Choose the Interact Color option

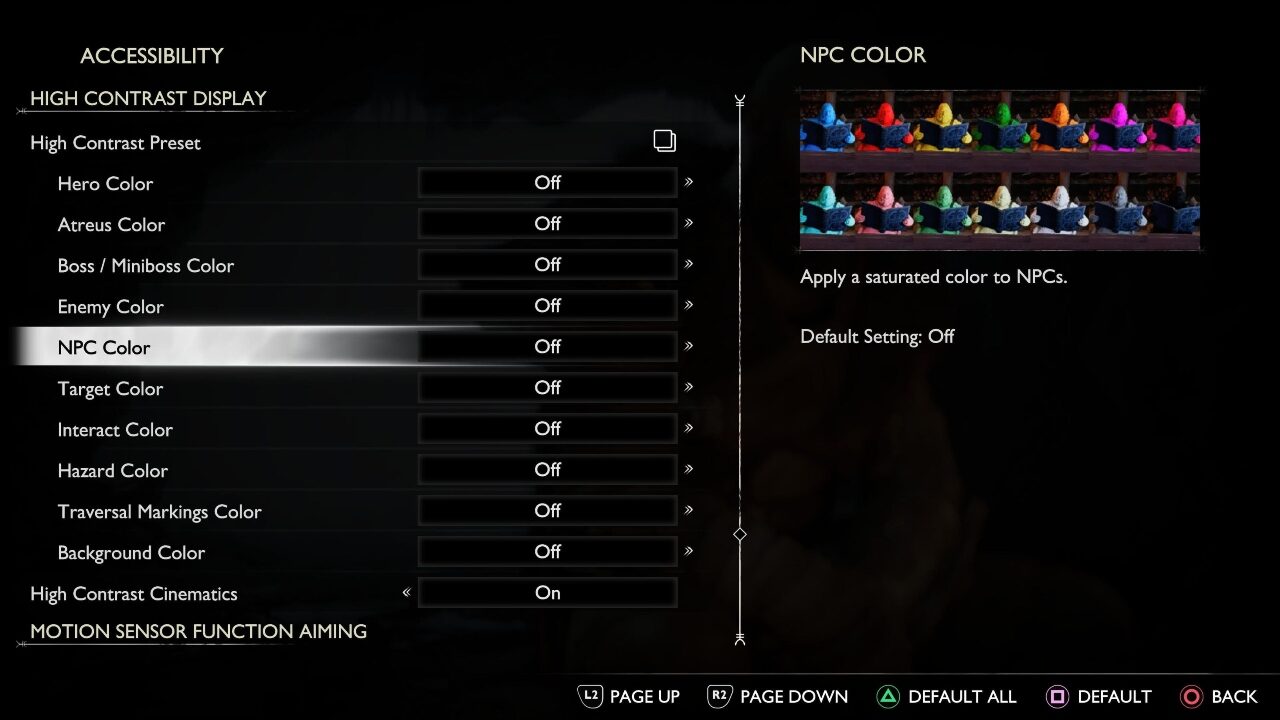coord(115,430)
